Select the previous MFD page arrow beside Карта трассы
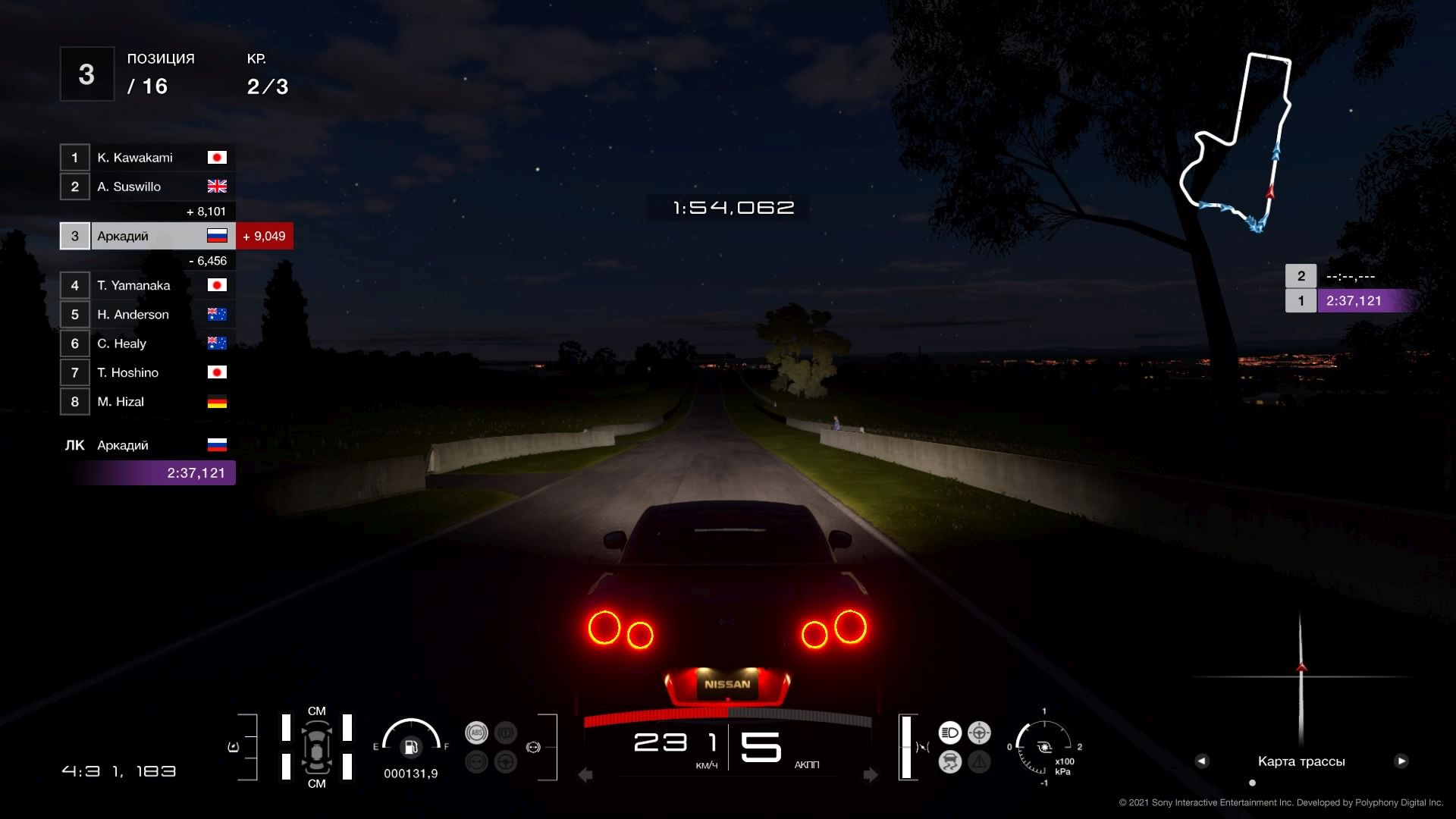The width and height of the screenshot is (1456, 819). coord(1202,761)
